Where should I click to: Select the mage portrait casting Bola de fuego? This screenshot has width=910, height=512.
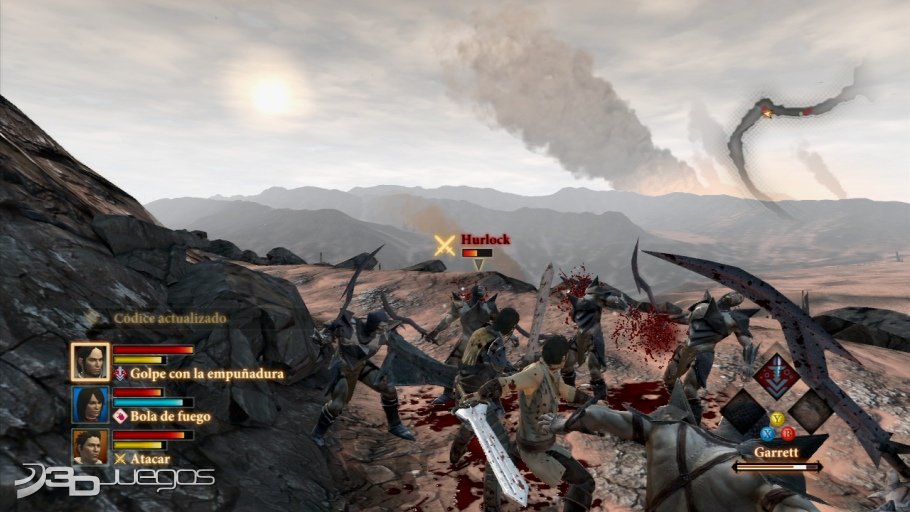point(90,404)
